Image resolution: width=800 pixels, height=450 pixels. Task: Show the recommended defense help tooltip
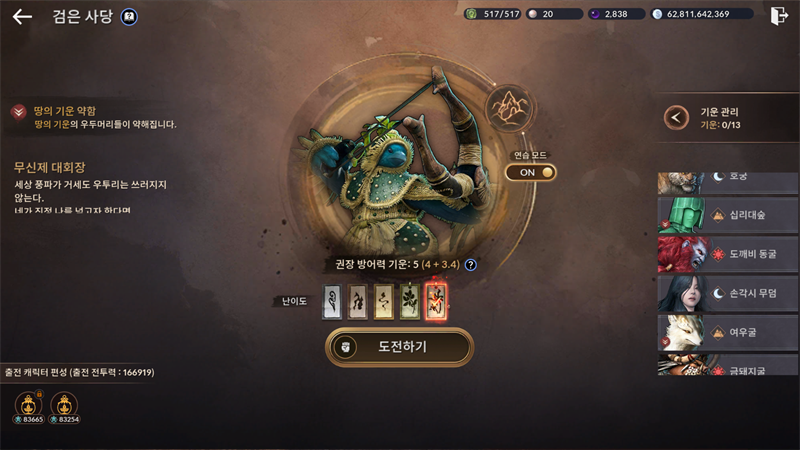(470, 265)
